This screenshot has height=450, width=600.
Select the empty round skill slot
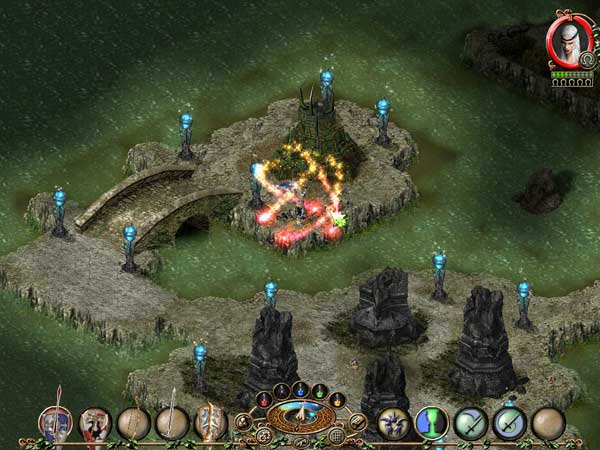(x=548, y=423)
